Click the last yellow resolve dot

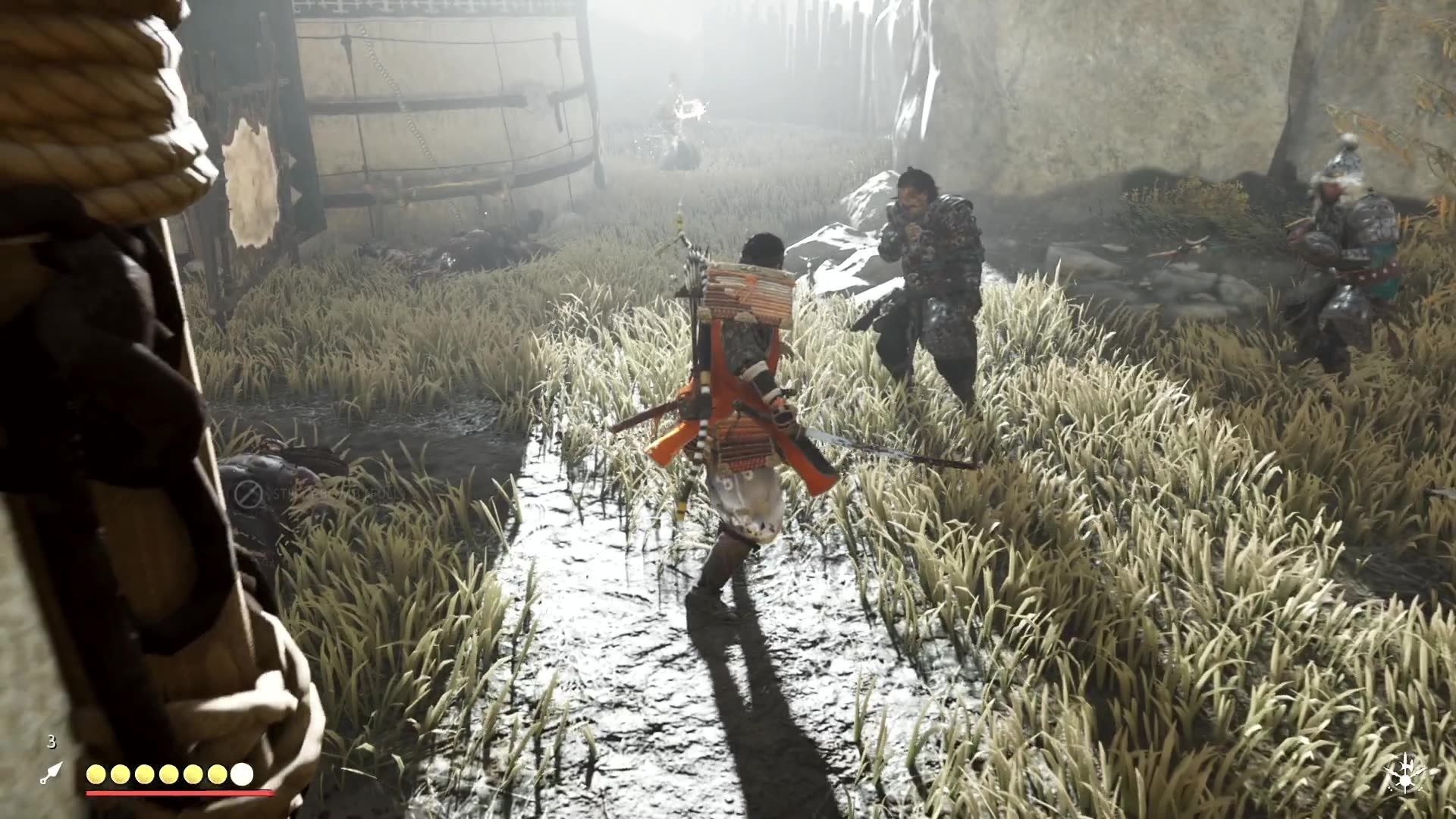click(217, 776)
